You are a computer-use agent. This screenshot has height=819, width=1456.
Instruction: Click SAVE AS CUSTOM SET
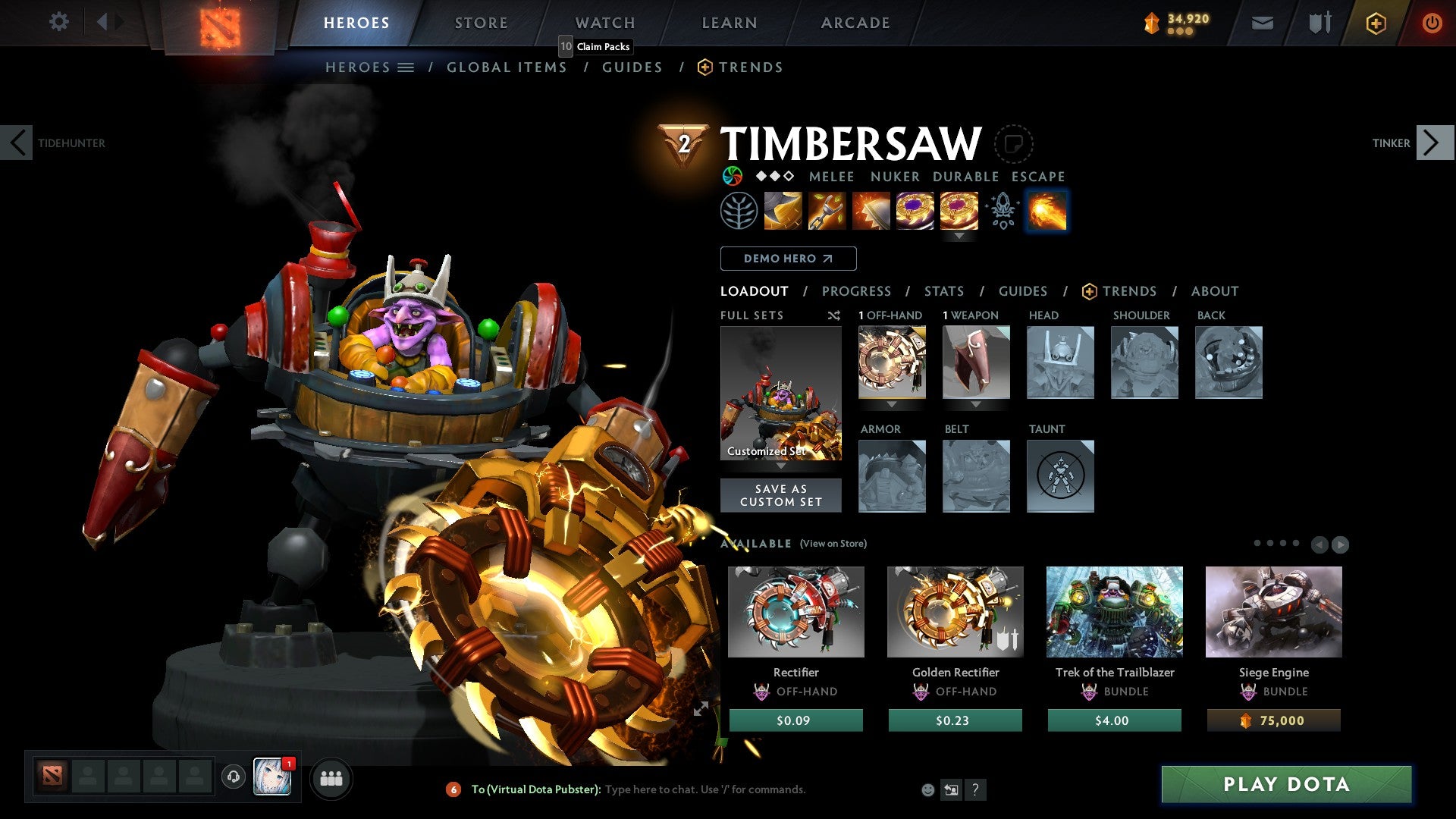[781, 495]
